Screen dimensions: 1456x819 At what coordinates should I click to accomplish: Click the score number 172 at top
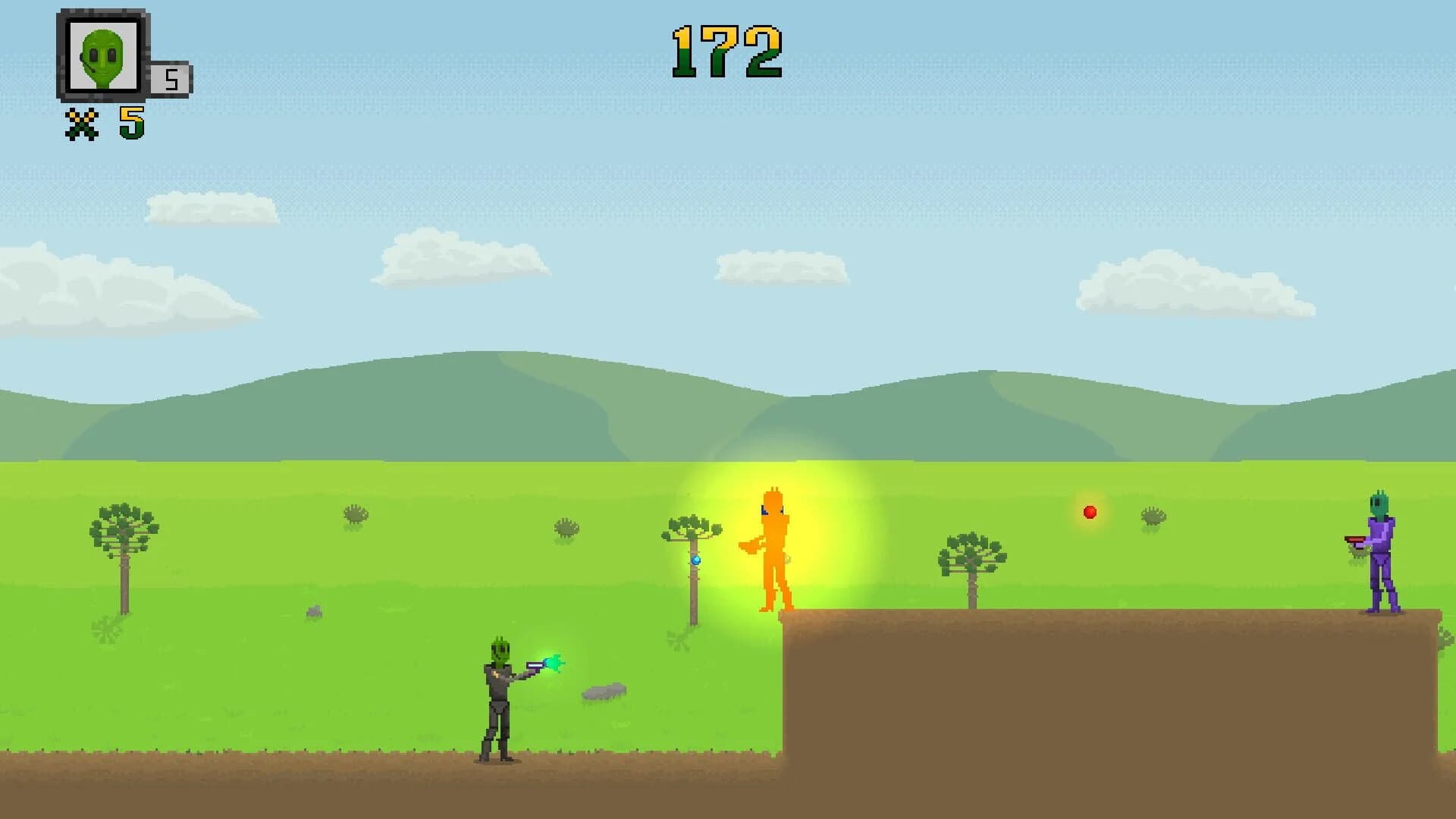(x=726, y=50)
